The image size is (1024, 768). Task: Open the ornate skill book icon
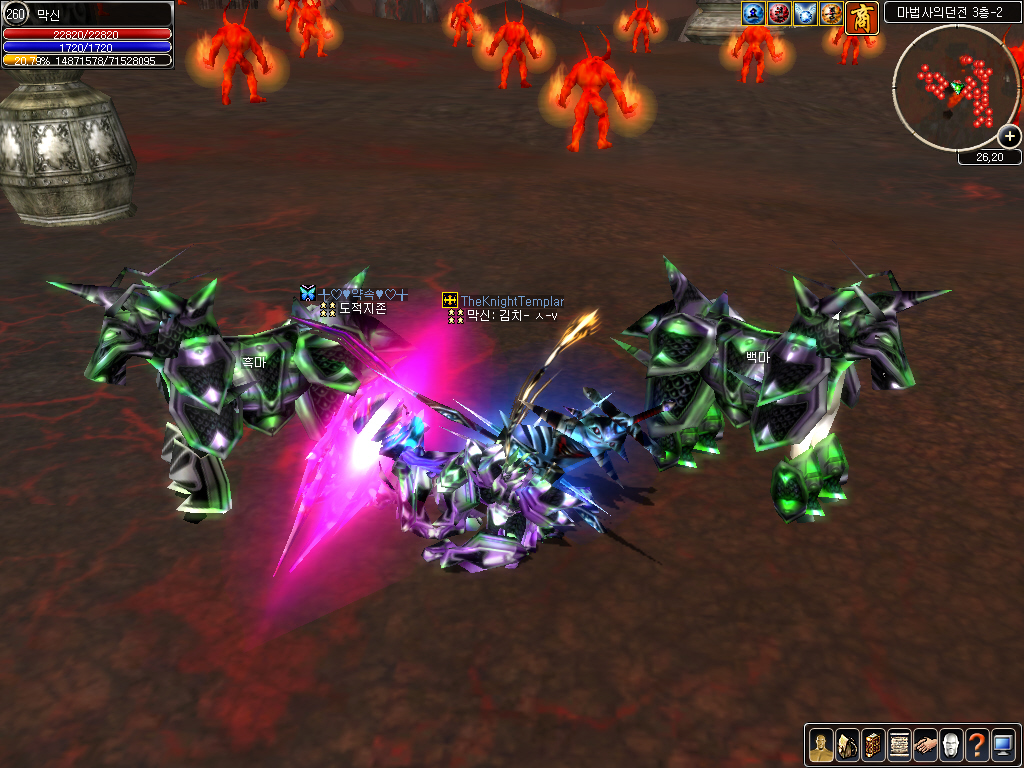pos(873,744)
